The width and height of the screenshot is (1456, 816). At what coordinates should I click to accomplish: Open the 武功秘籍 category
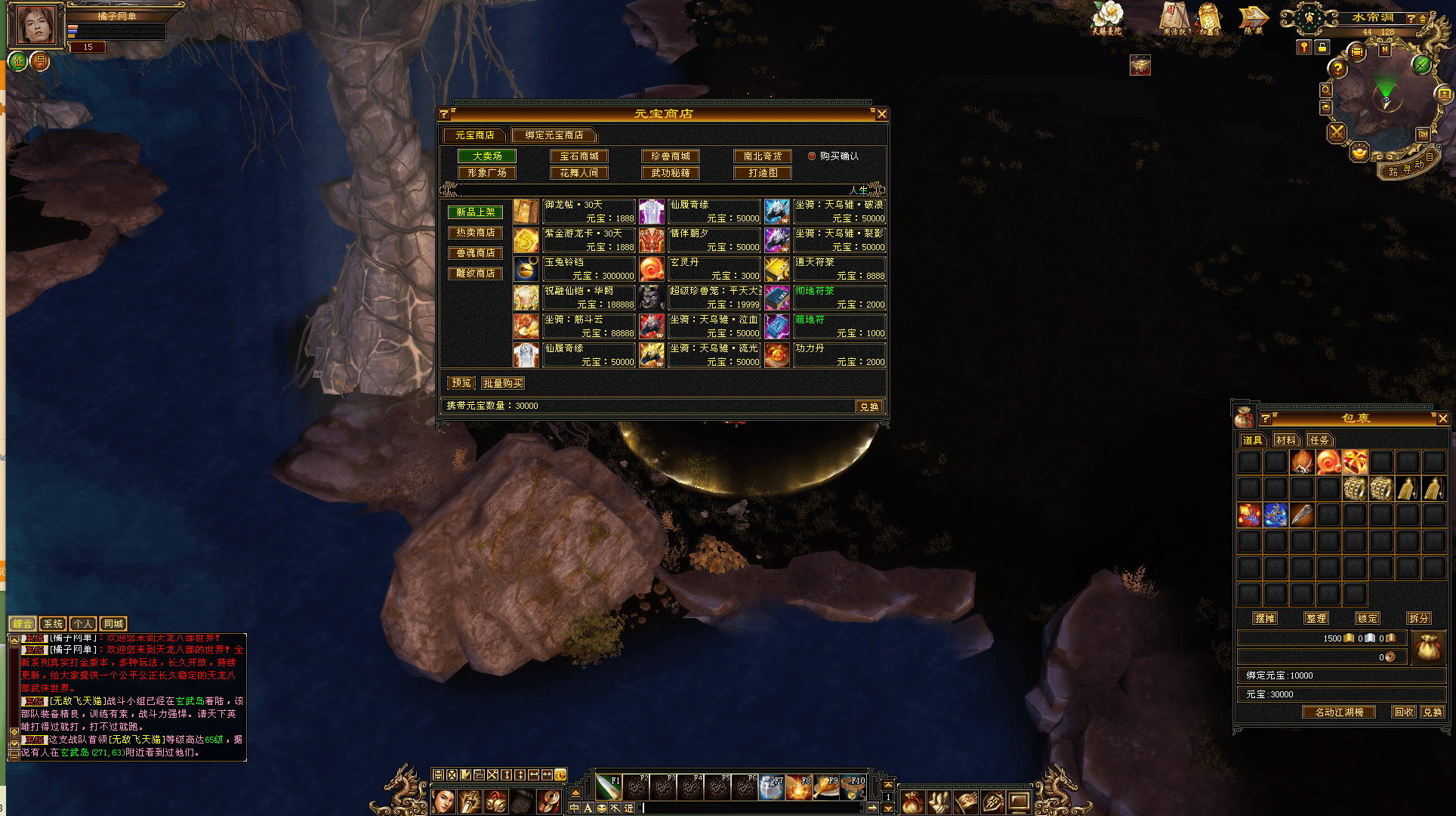pyautogui.click(x=671, y=173)
